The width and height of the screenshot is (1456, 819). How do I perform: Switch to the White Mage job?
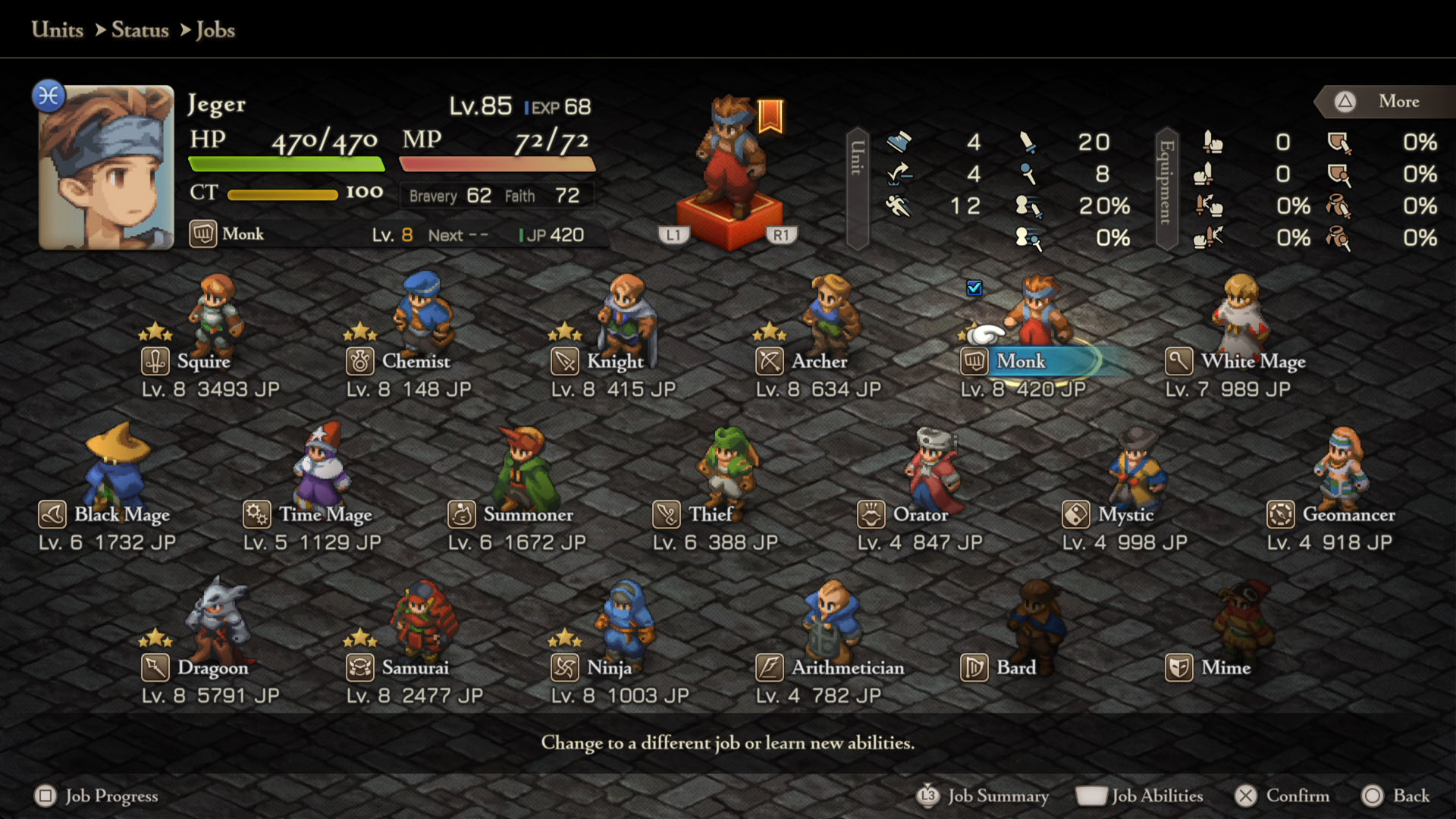[x=1252, y=362]
